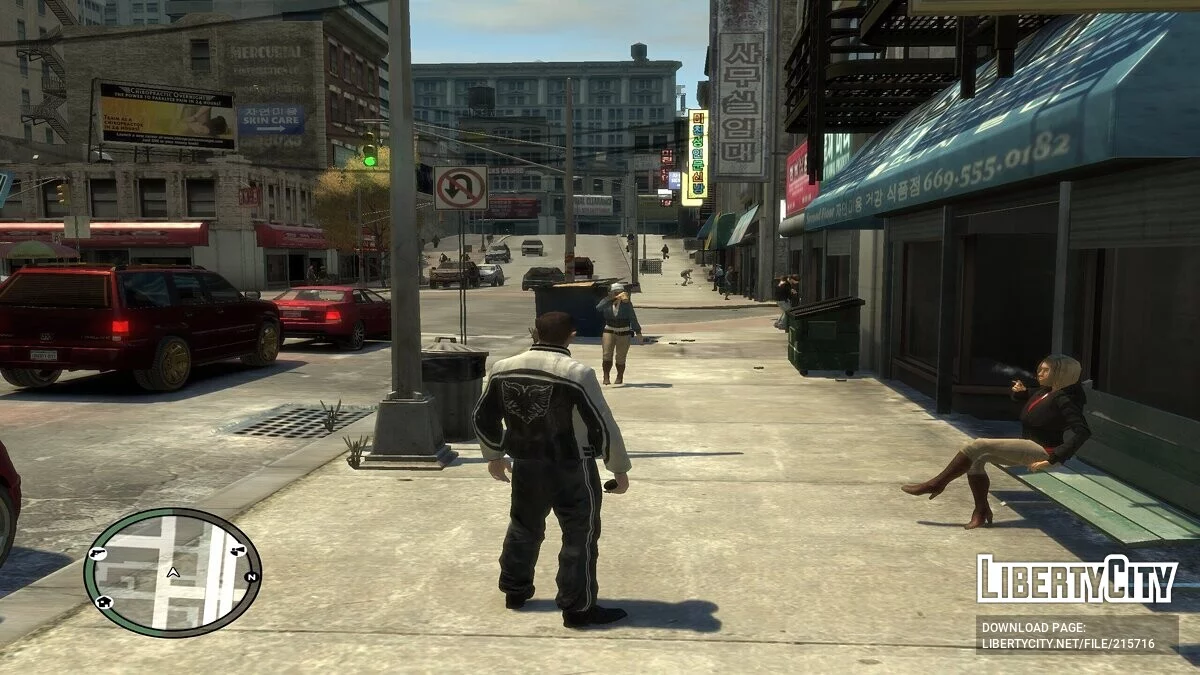Select the safehouse house blip on radar
The image size is (1200, 675).
pos(104,602)
